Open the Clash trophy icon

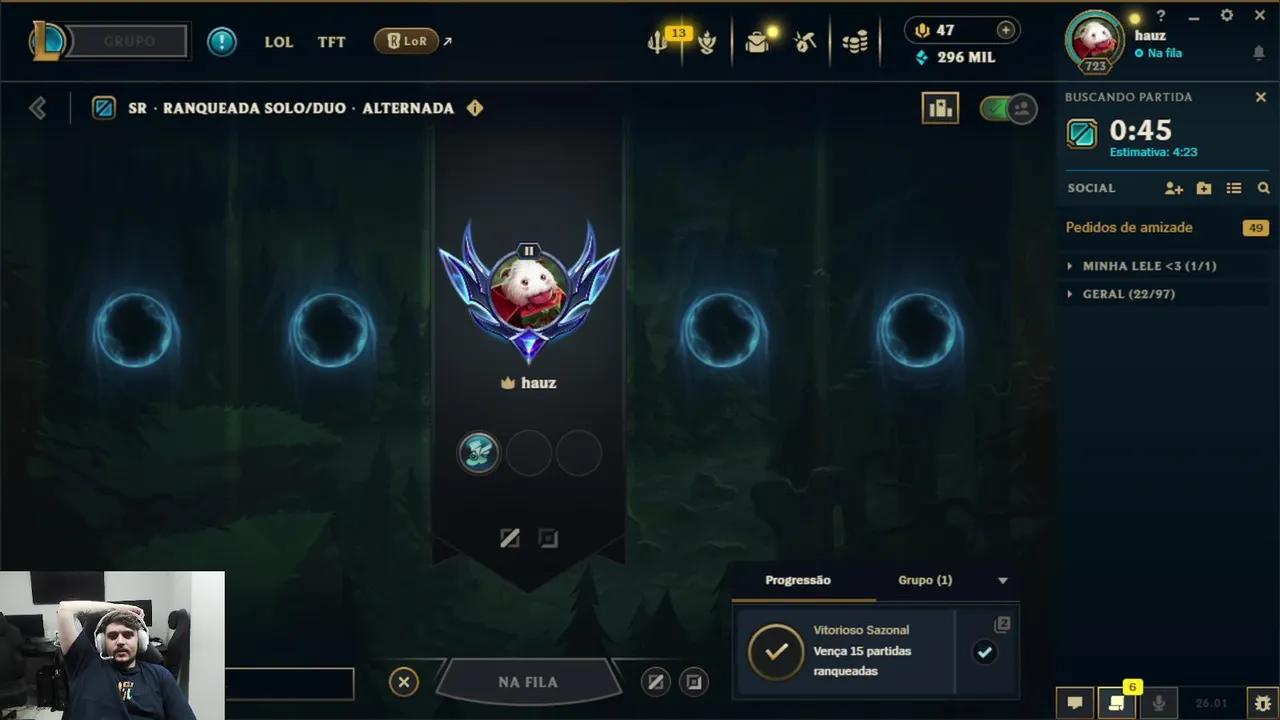click(706, 41)
